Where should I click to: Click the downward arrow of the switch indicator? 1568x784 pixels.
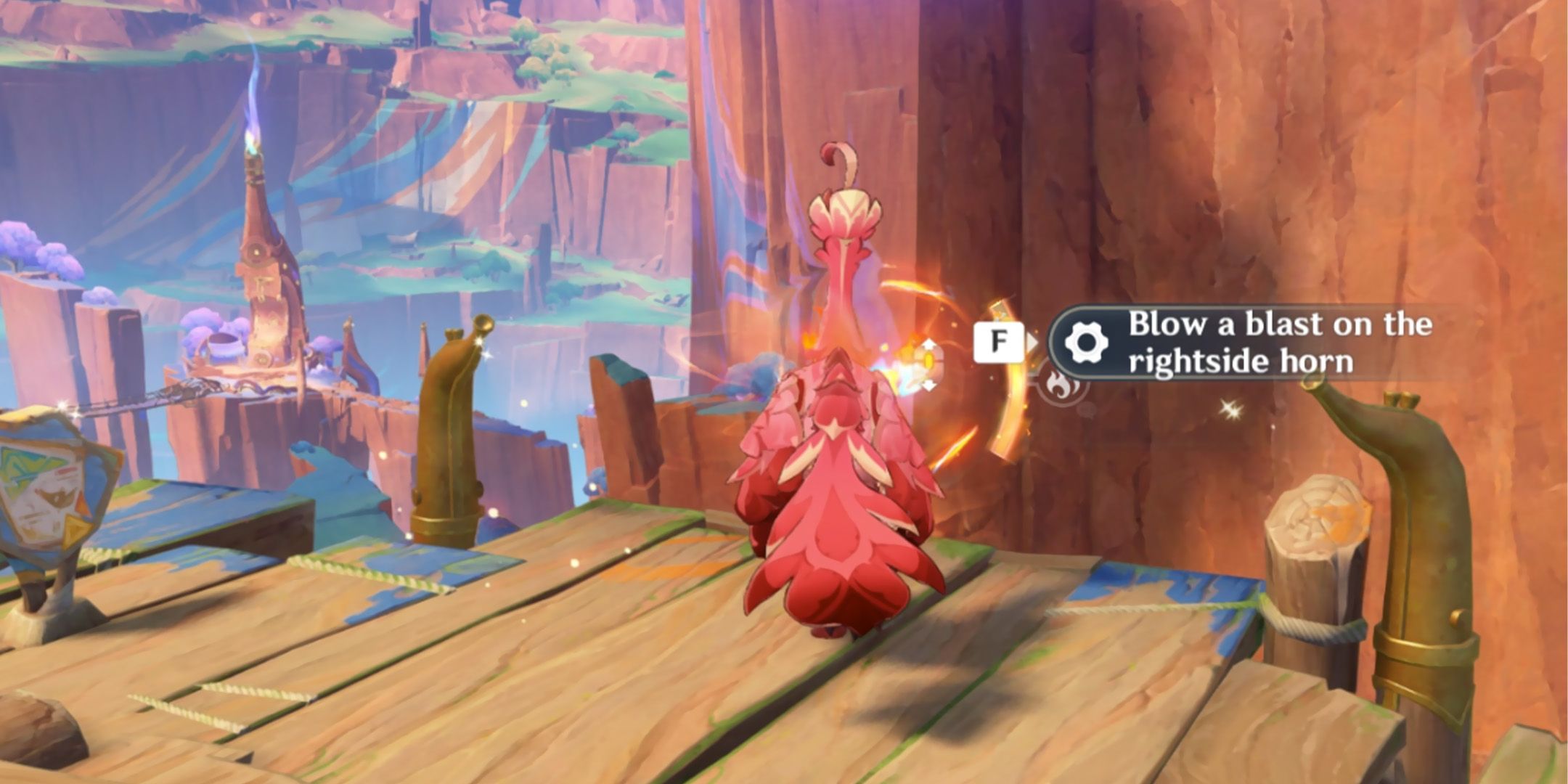pos(929,385)
